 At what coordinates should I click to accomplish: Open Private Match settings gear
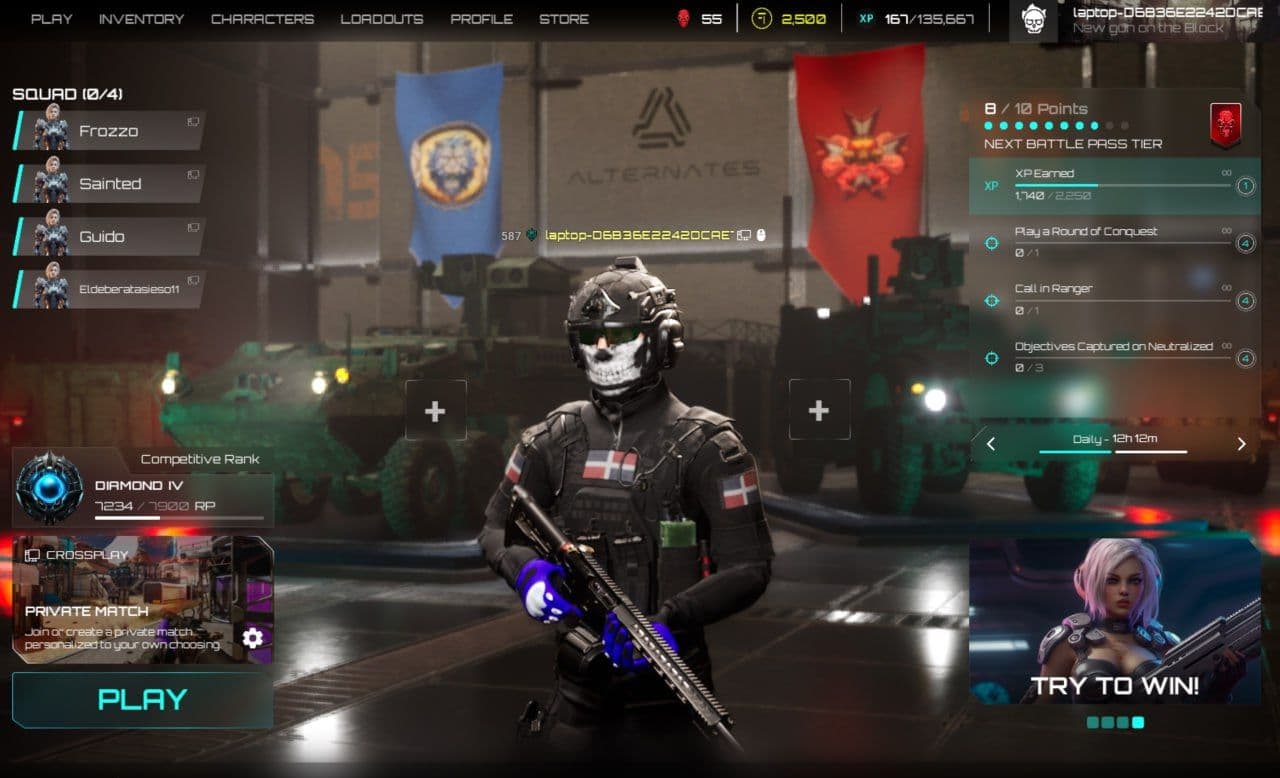(x=253, y=637)
